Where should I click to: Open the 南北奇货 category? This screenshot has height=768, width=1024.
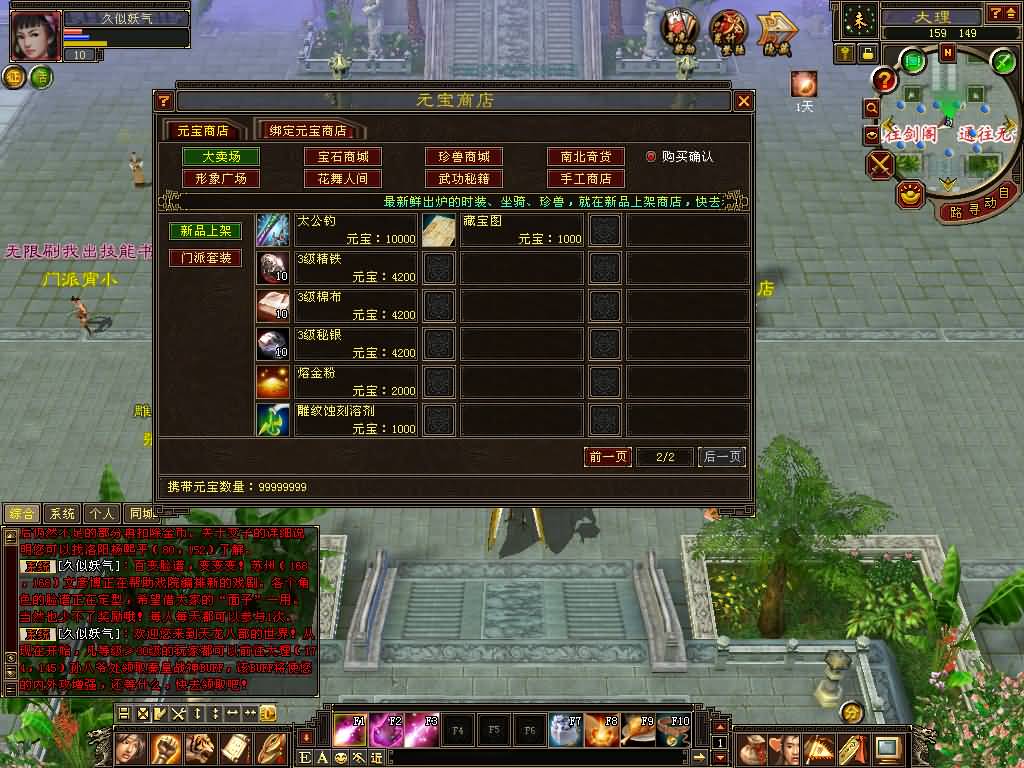click(x=585, y=157)
